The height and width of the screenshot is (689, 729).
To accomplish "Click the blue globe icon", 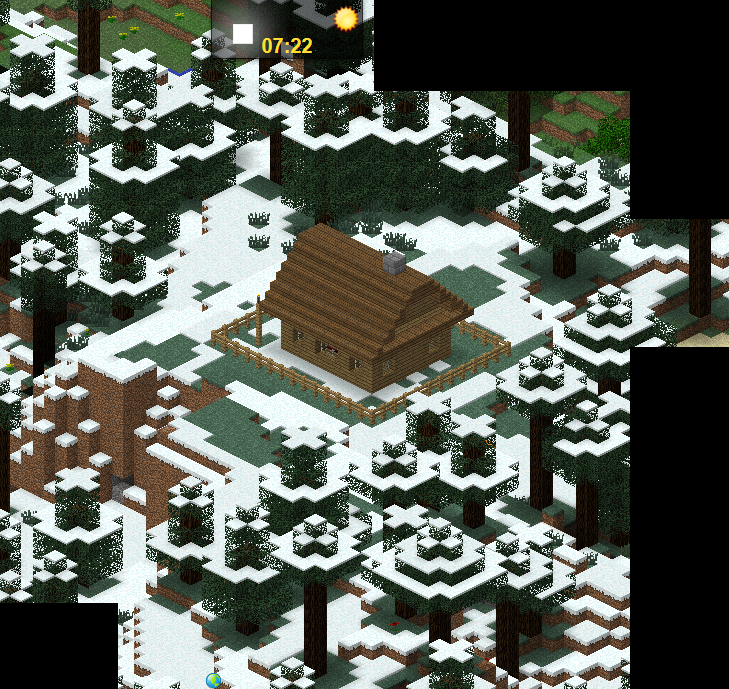I will coord(213,680).
